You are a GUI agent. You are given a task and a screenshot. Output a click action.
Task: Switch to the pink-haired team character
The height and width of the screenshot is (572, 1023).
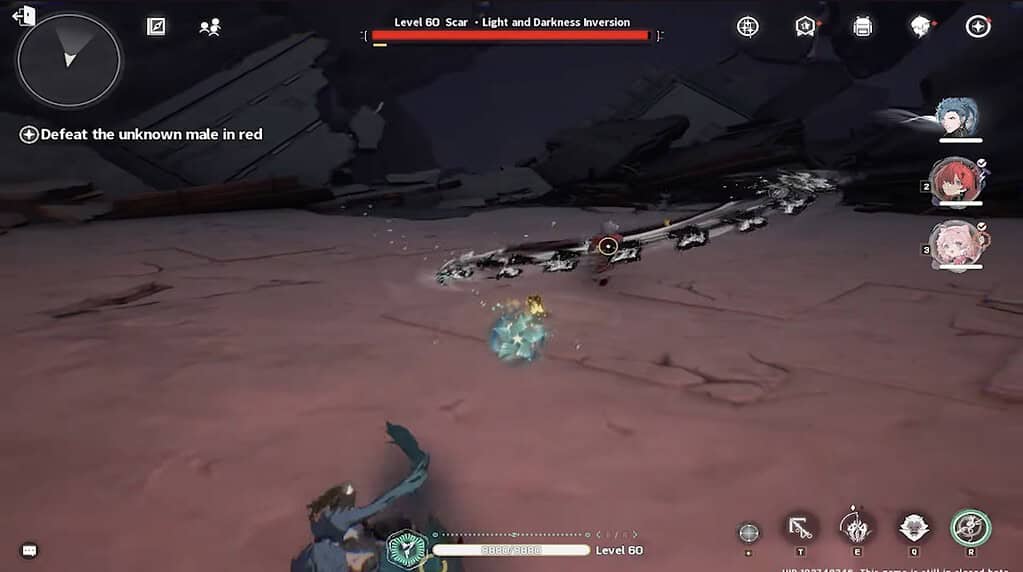pos(955,243)
